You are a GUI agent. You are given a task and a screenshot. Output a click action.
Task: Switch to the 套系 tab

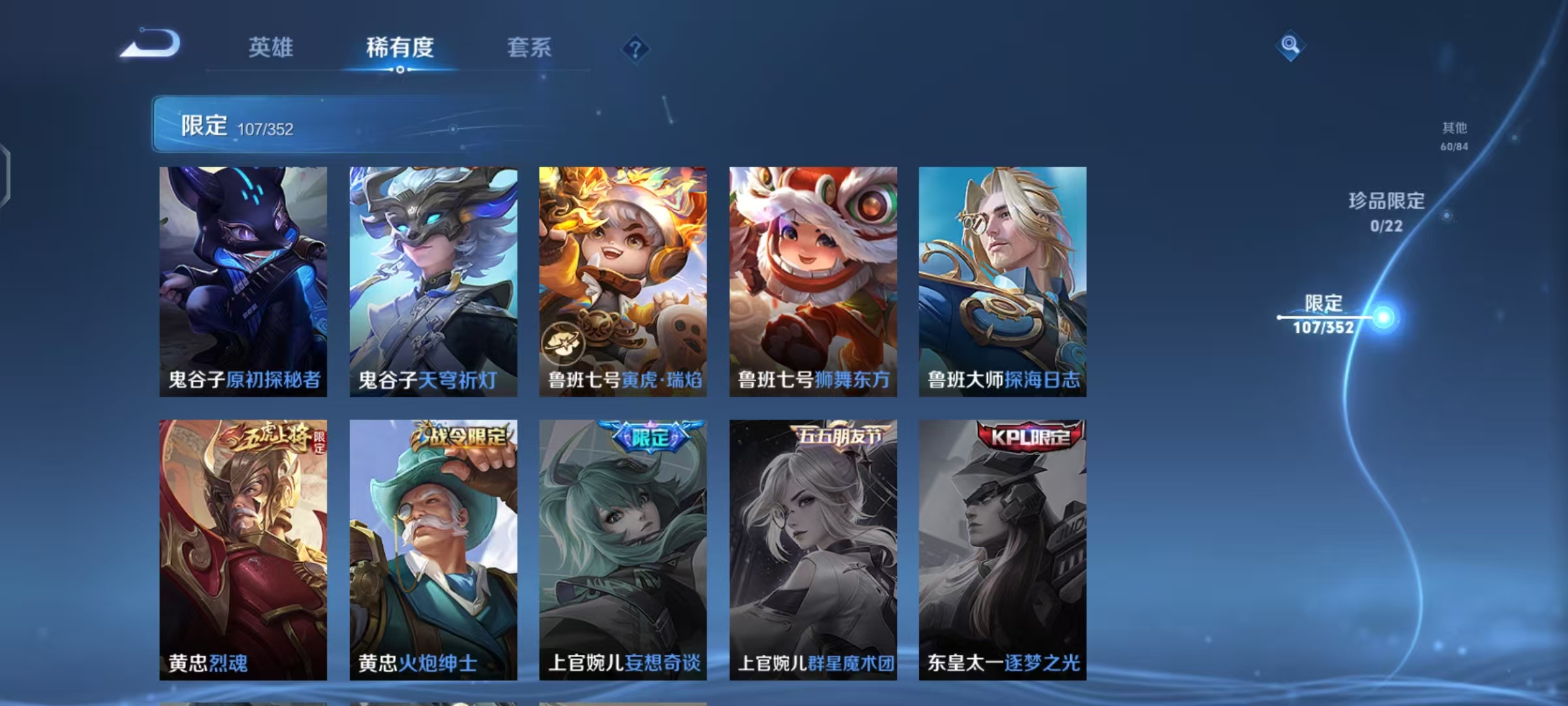click(529, 47)
